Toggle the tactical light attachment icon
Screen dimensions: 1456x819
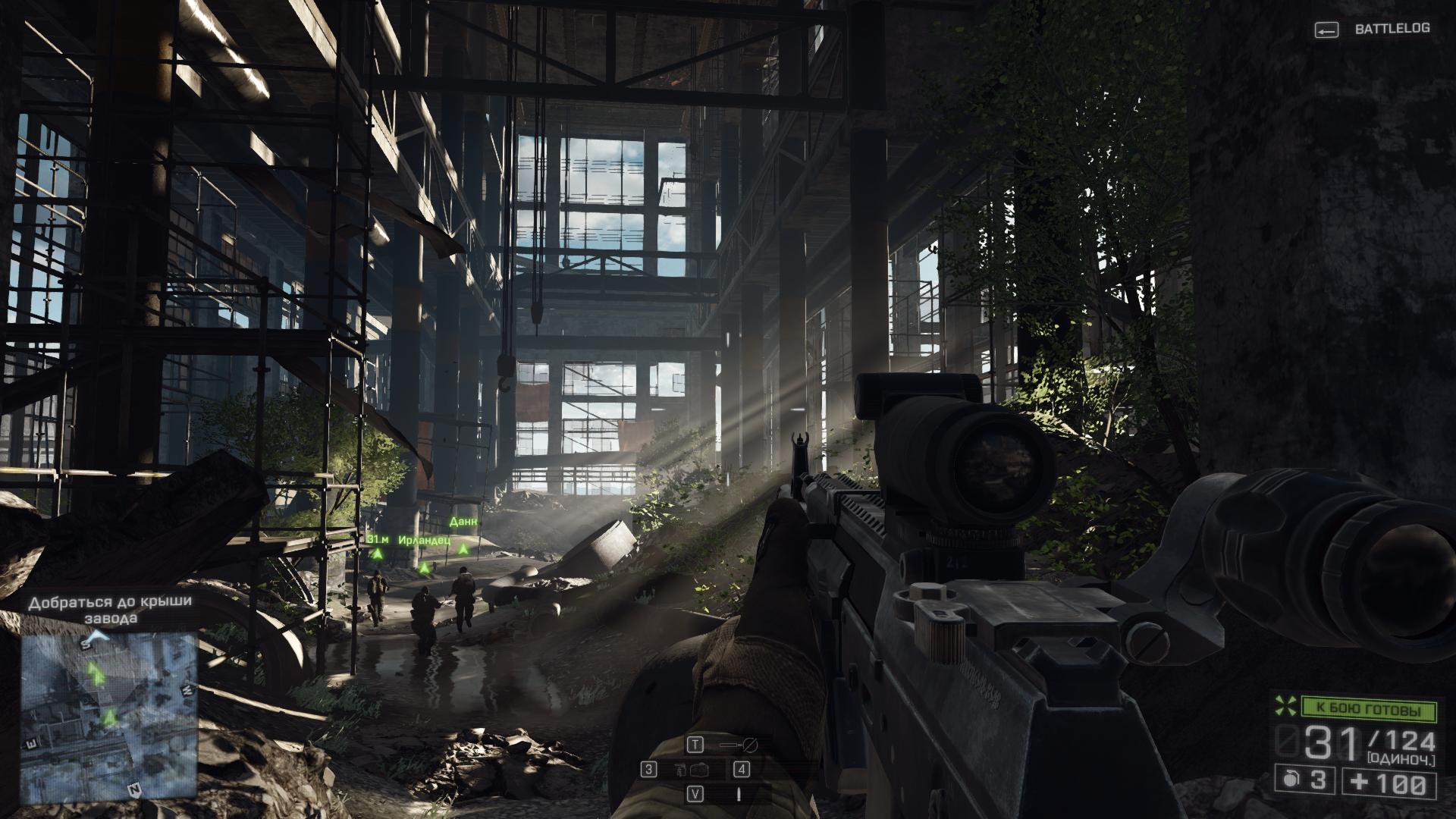click(x=738, y=745)
